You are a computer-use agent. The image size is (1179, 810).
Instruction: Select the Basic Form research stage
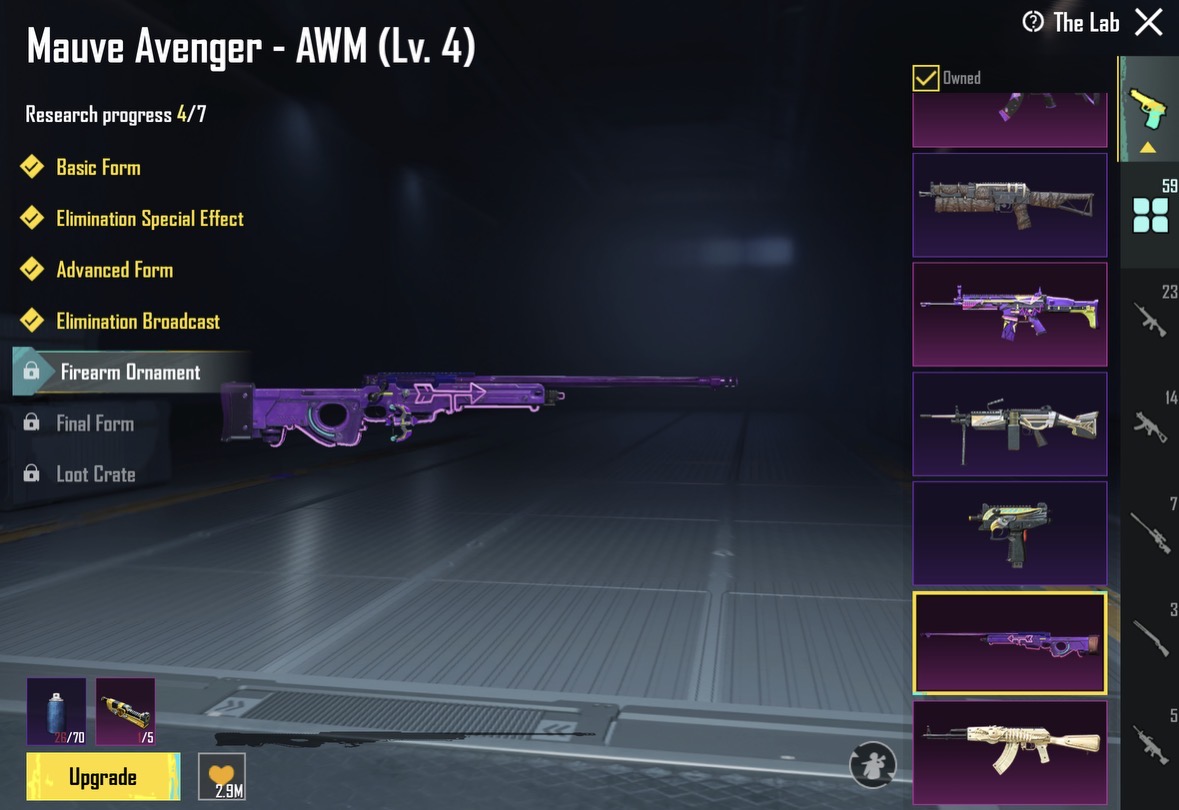click(x=98, y=167)
